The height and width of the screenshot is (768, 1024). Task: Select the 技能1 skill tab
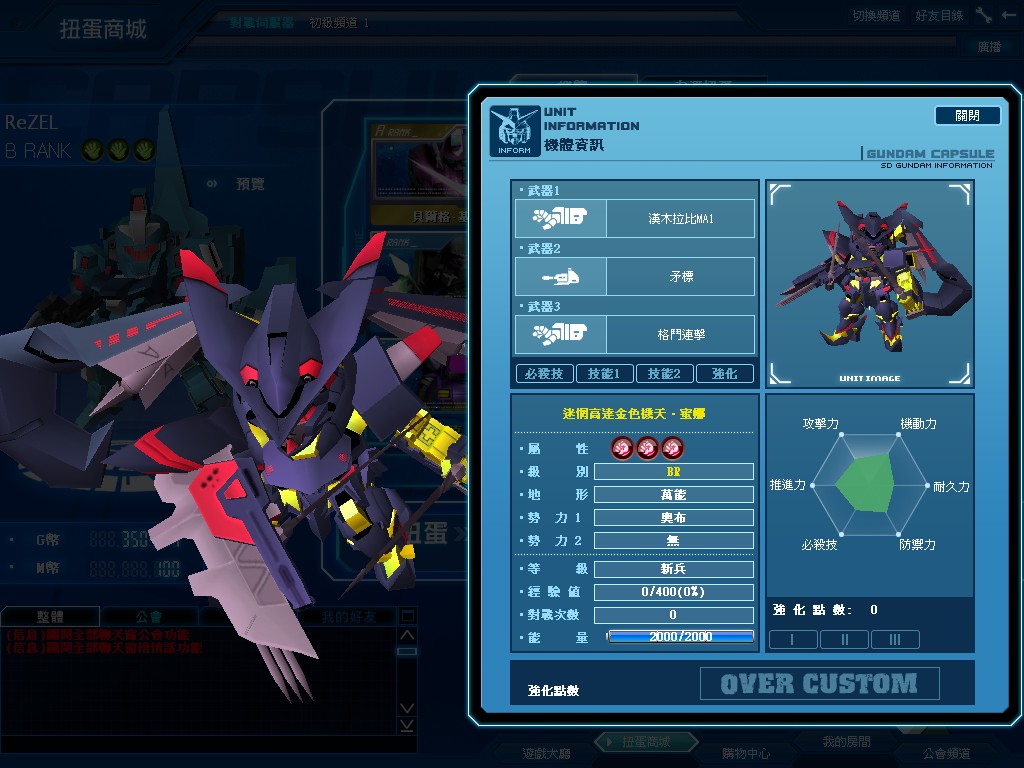604,373
